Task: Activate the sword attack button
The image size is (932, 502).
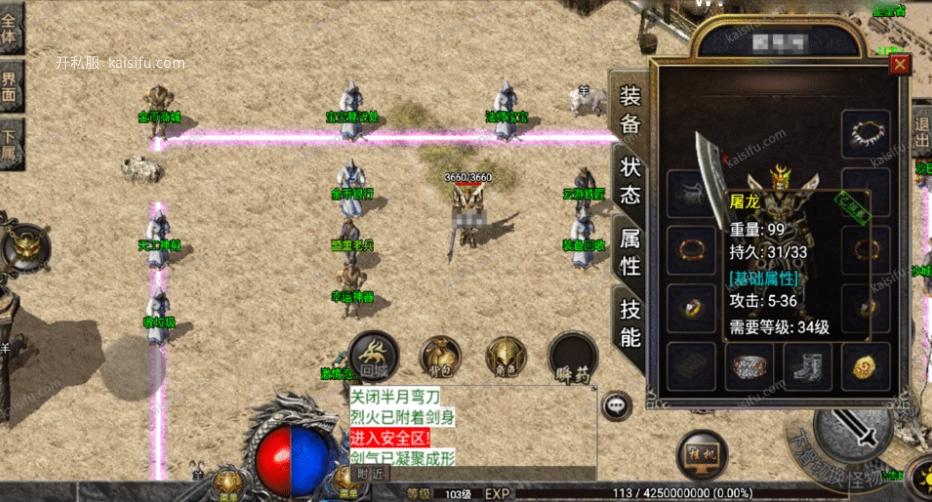Action: 853,433
